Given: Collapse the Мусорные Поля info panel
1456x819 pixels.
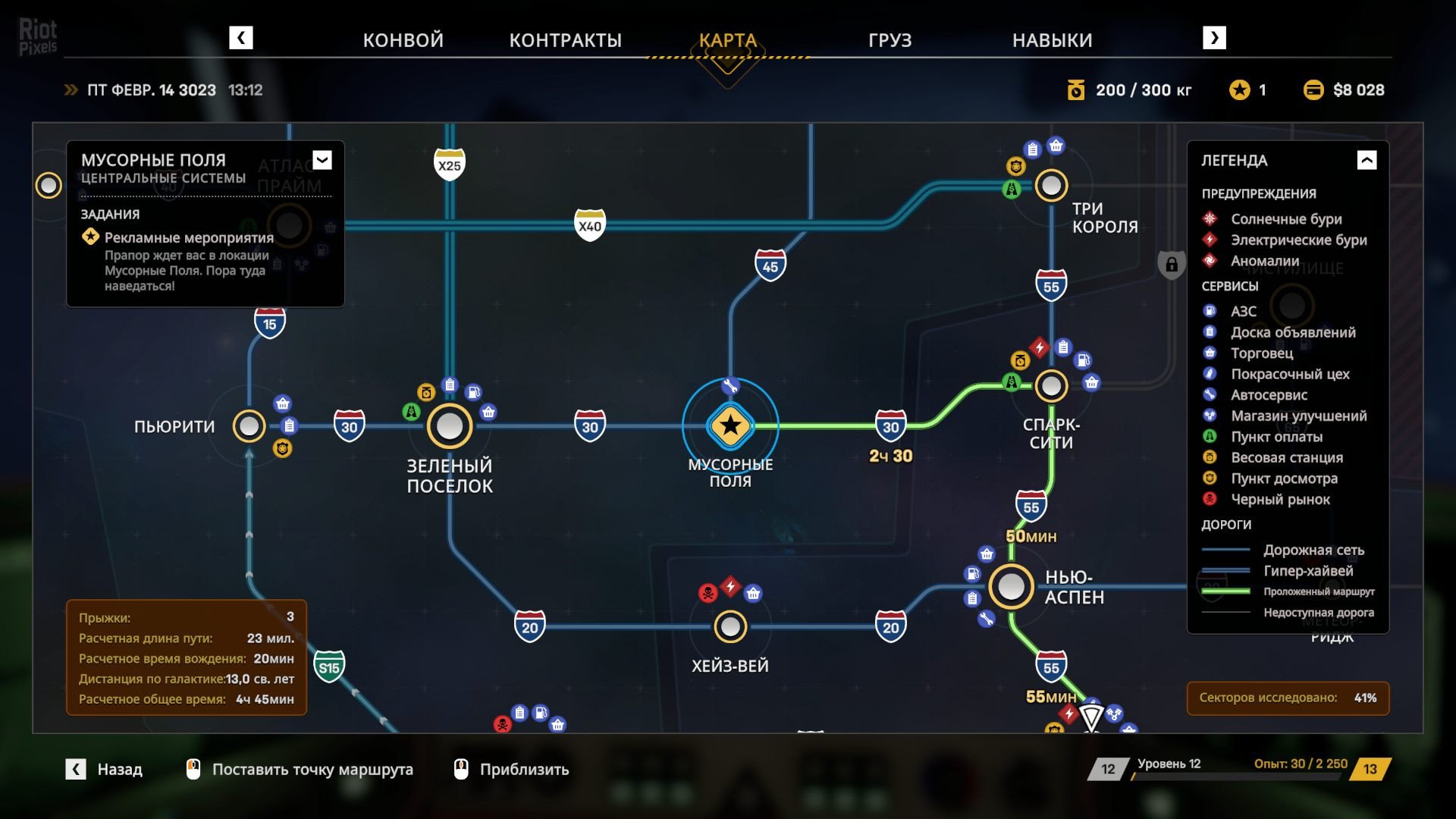Looking at the screenshot, I should tap(322, 160).
